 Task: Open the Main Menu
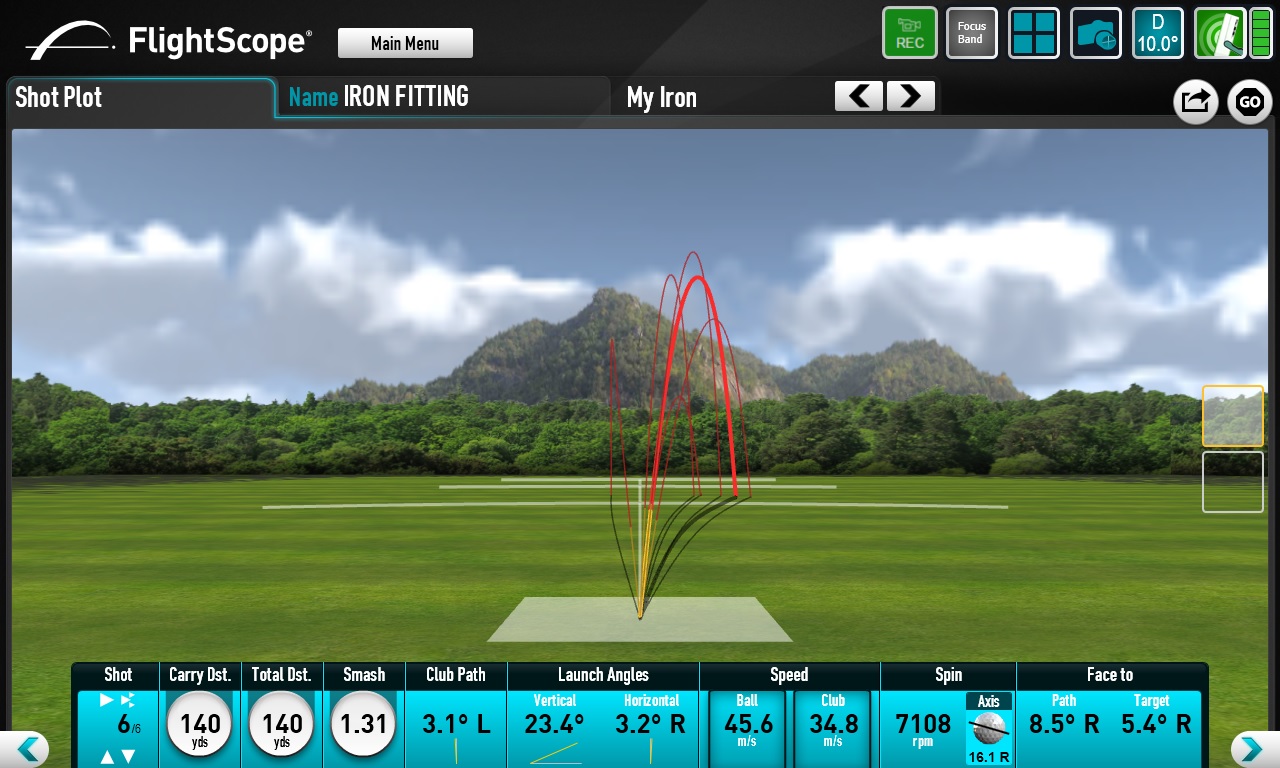tap(405, 43)
